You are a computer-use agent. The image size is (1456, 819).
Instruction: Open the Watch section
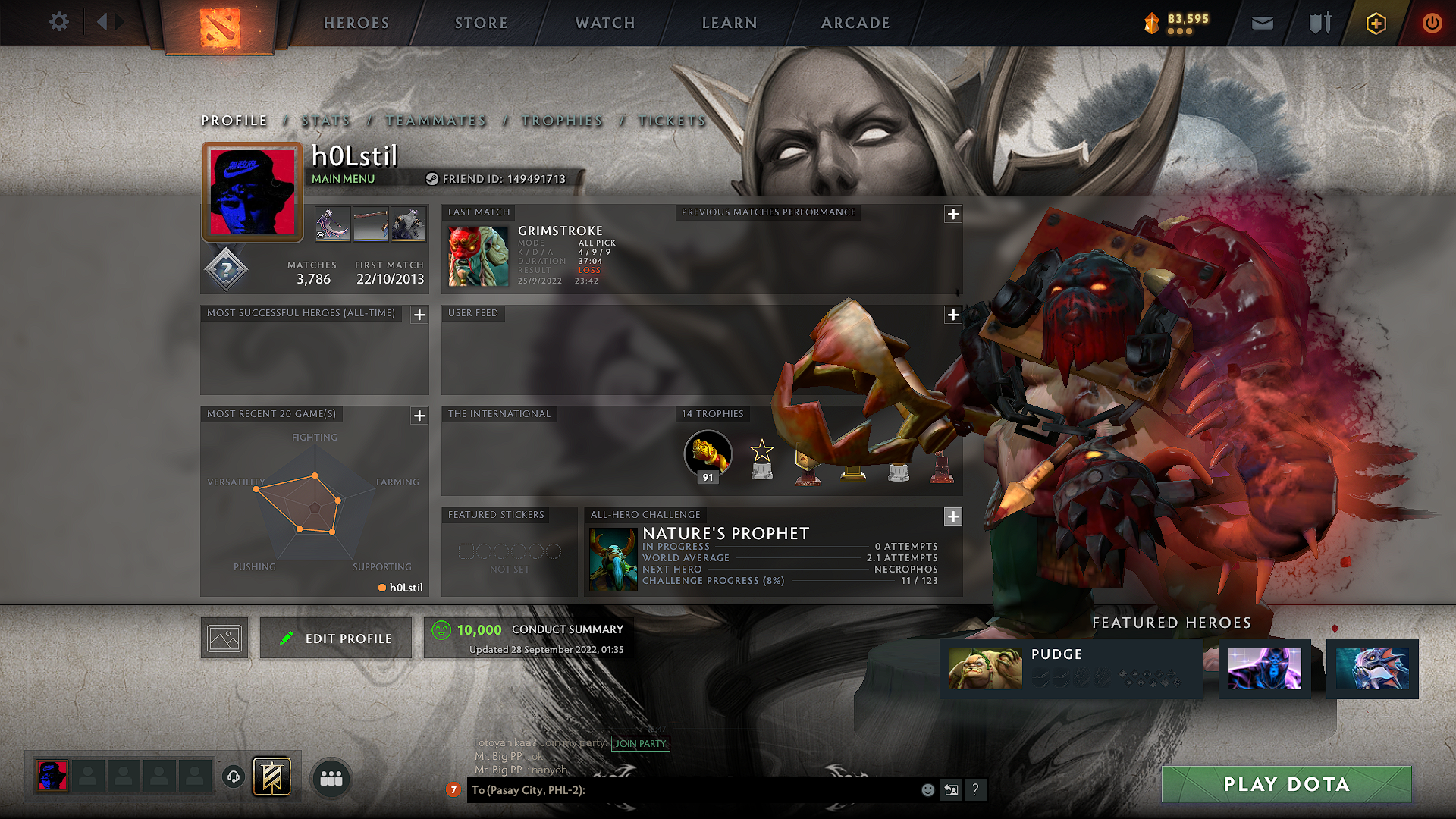click(605, 23)
